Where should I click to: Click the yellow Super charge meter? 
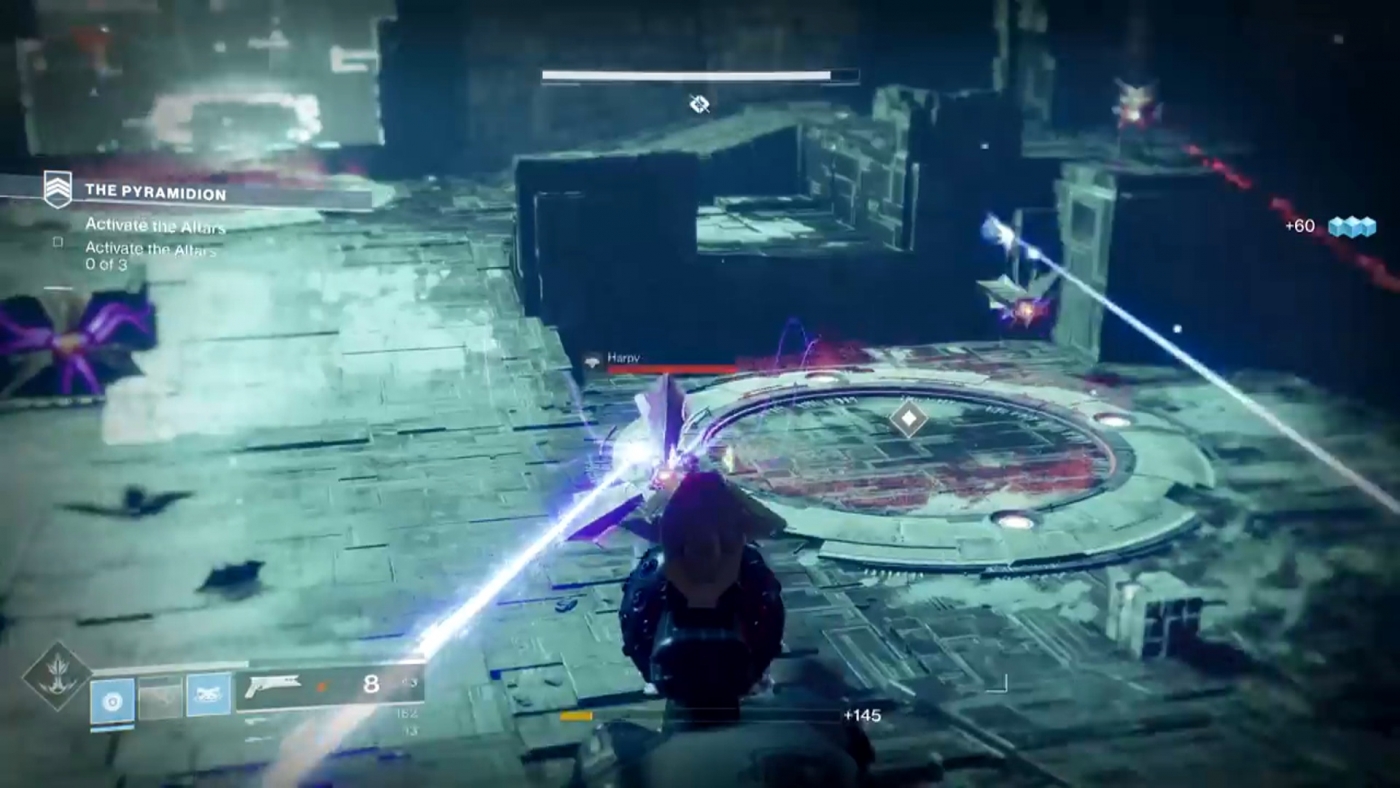[x=576, y=716]
